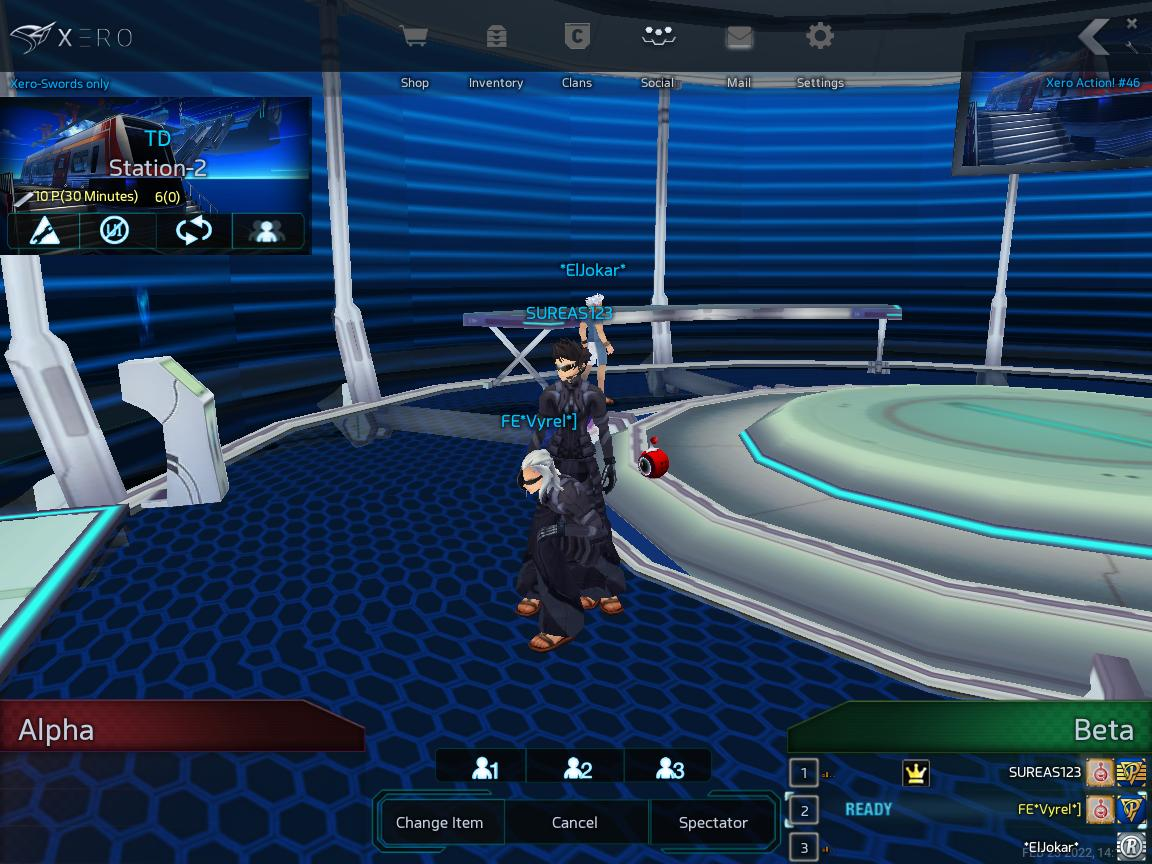
Task: Click the Change Item button
Action: 439,823
